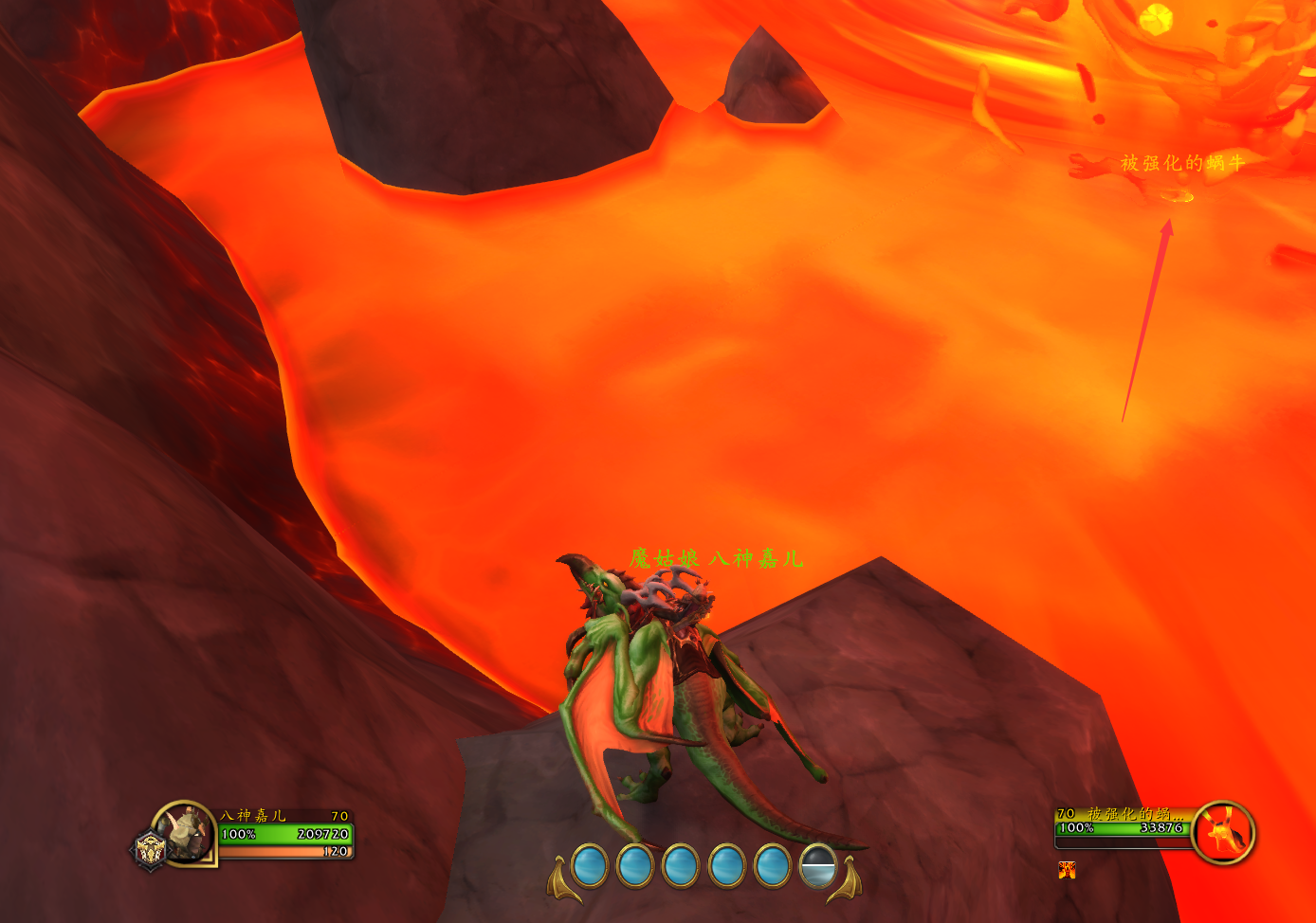
Task: Click the winged crest badge beside player portrait
Action: 150,849
